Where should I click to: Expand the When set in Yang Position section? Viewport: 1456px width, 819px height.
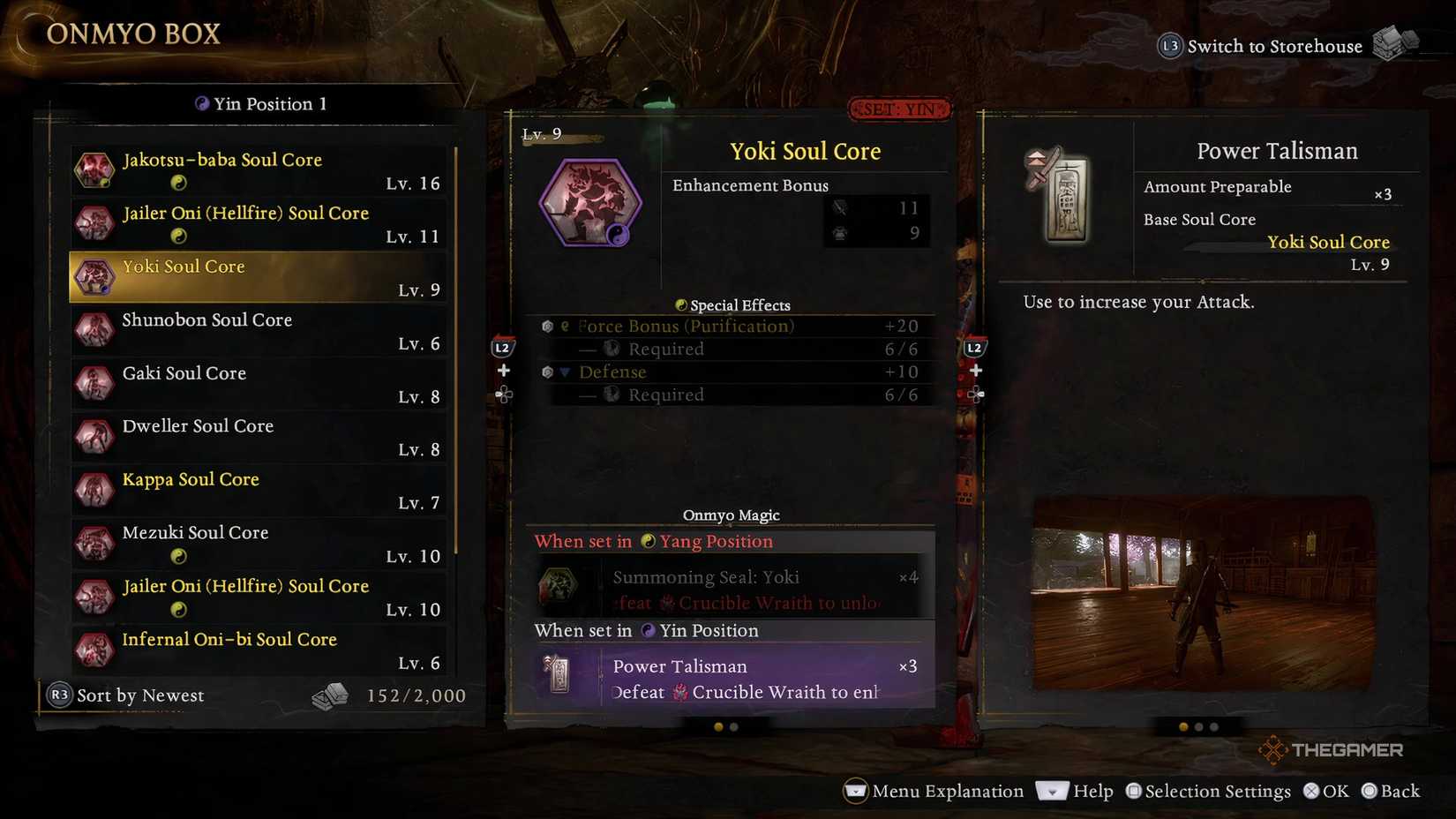653,541
